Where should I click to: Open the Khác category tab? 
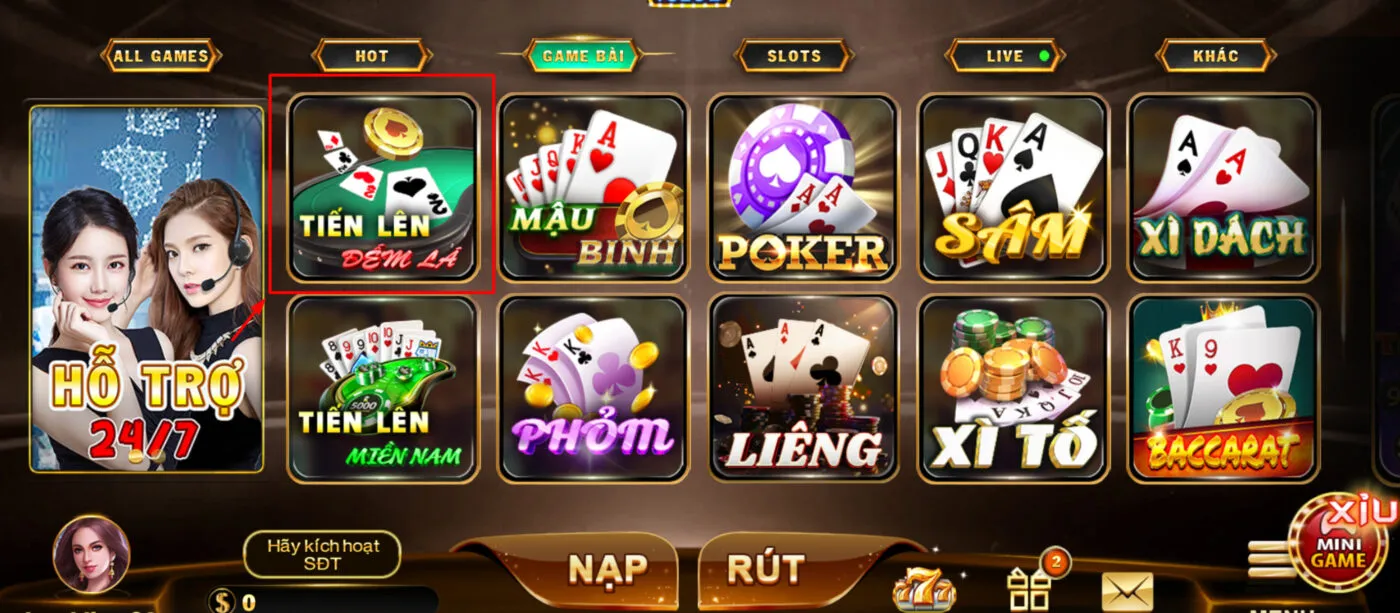click(x=1215, y=56)
